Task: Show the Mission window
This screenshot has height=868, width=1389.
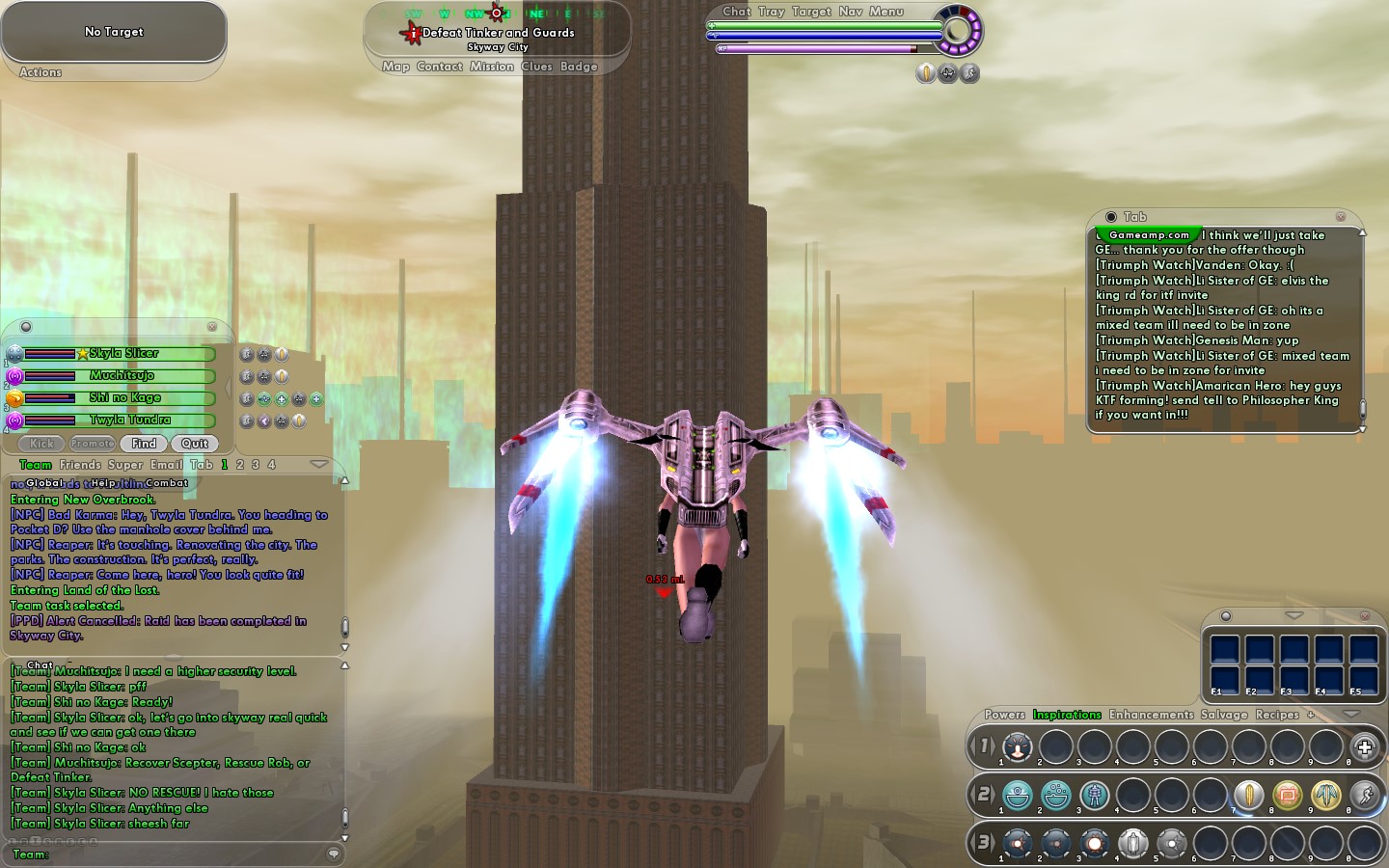Action: click(x=492, y=67)
